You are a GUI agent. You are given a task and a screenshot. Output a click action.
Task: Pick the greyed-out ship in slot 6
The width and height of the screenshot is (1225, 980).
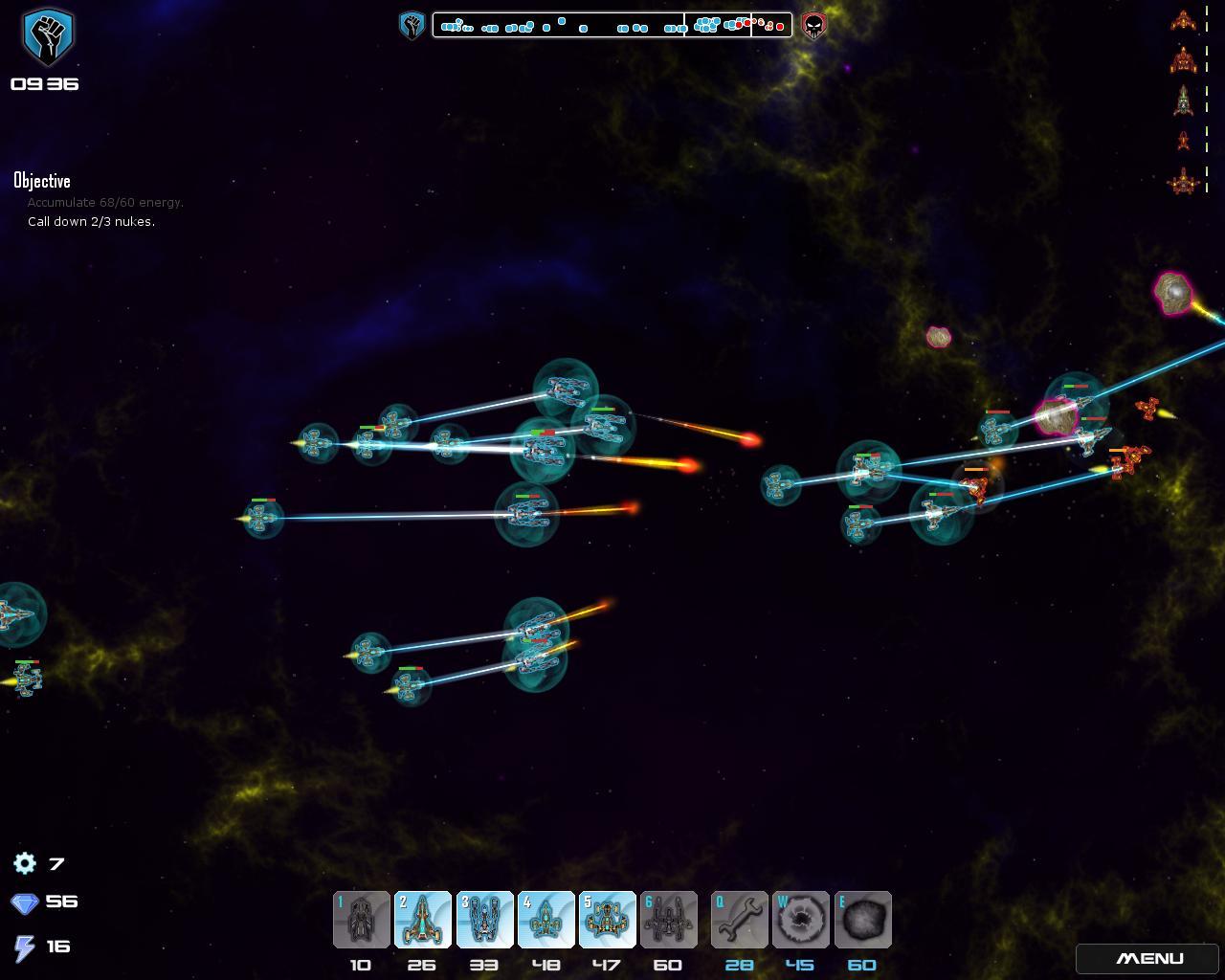(668, 920)
